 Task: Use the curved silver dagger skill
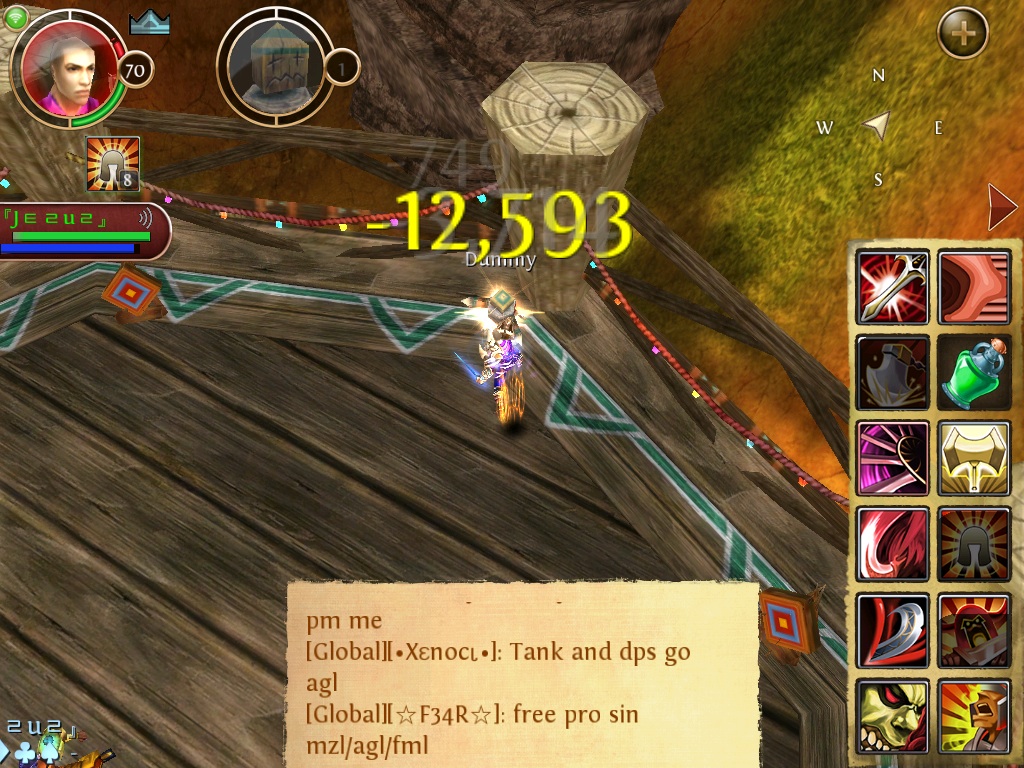(x=892, y=631)
